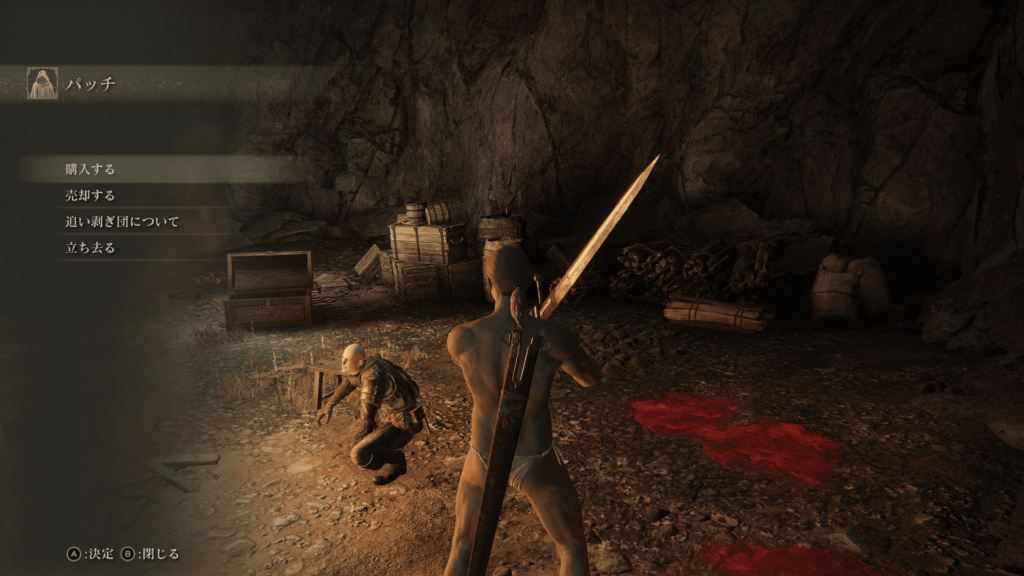Screen dimensions: 1024x576
Task: Choose 立ち去る to leave the shop
Action: pyautogui.click(x=90, y=248)
